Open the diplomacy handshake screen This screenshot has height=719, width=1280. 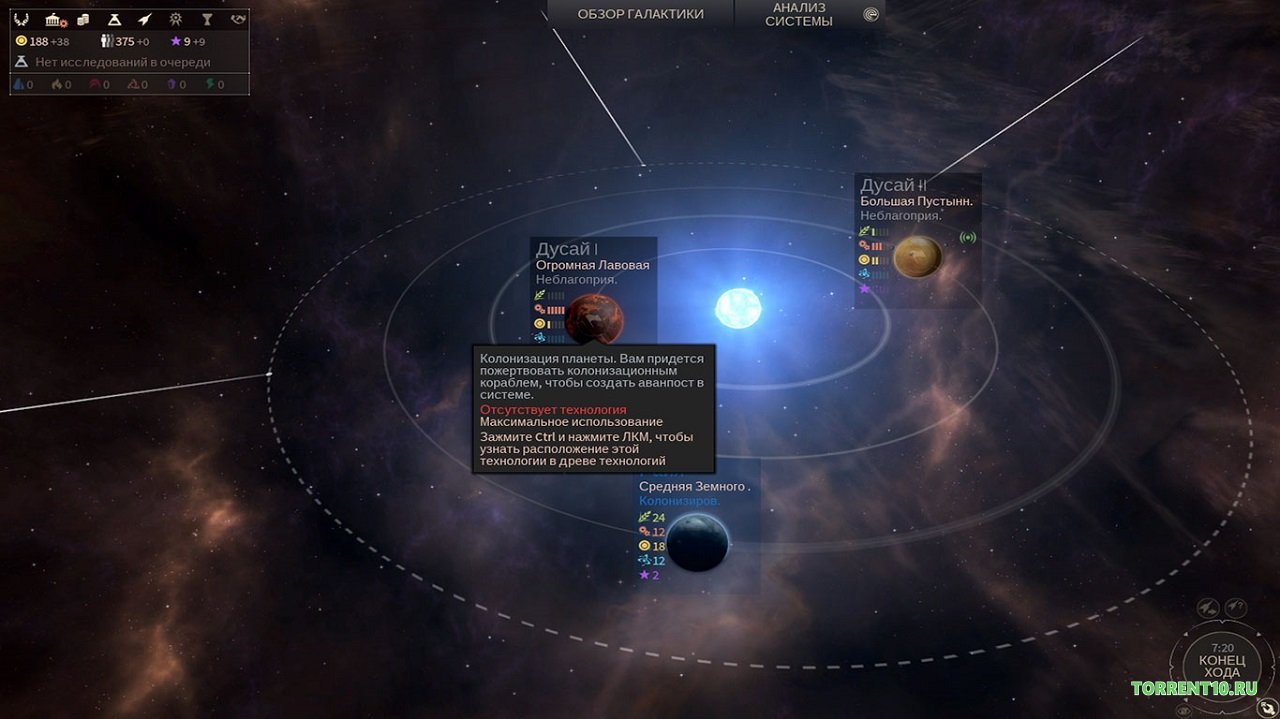(x=237, y=19)
